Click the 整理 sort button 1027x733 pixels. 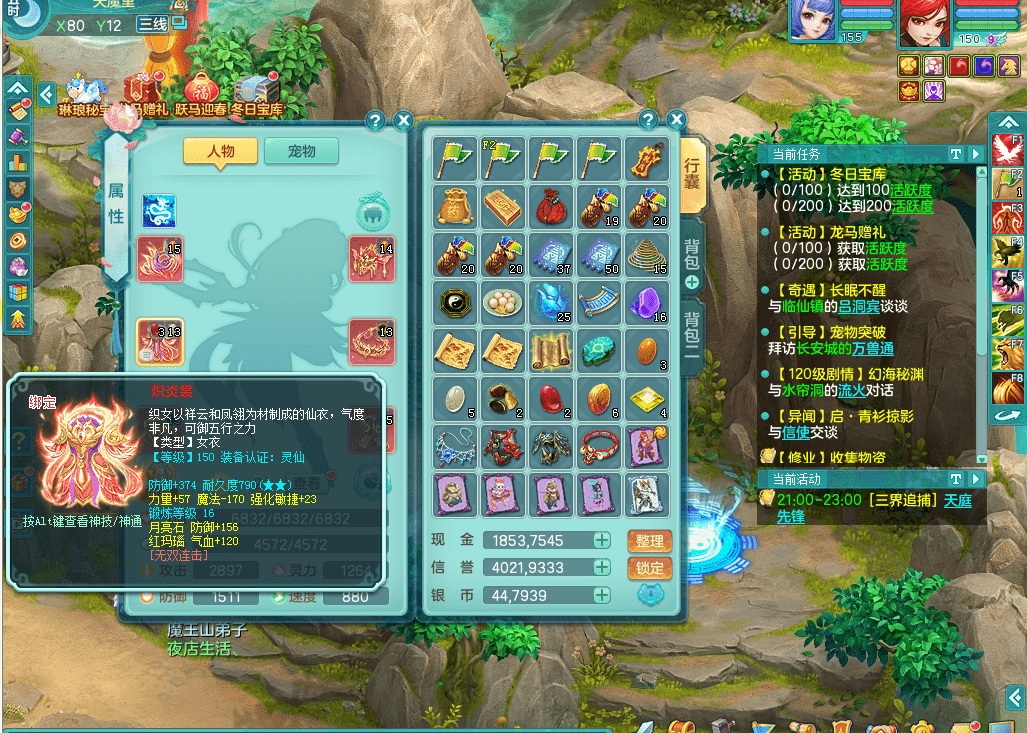coord(649,541)
